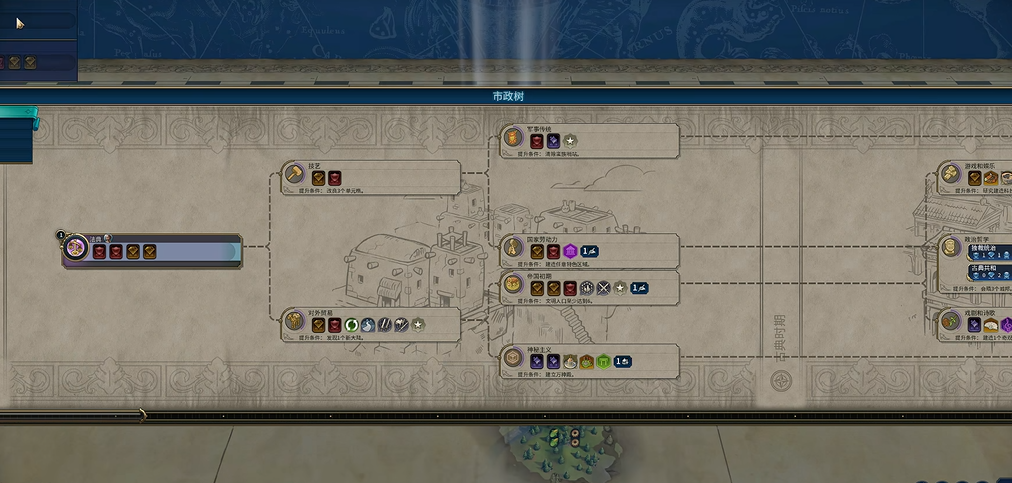
Task: Open the 游戏和娱乐 civic node
Action: click(x=980, y=176)
